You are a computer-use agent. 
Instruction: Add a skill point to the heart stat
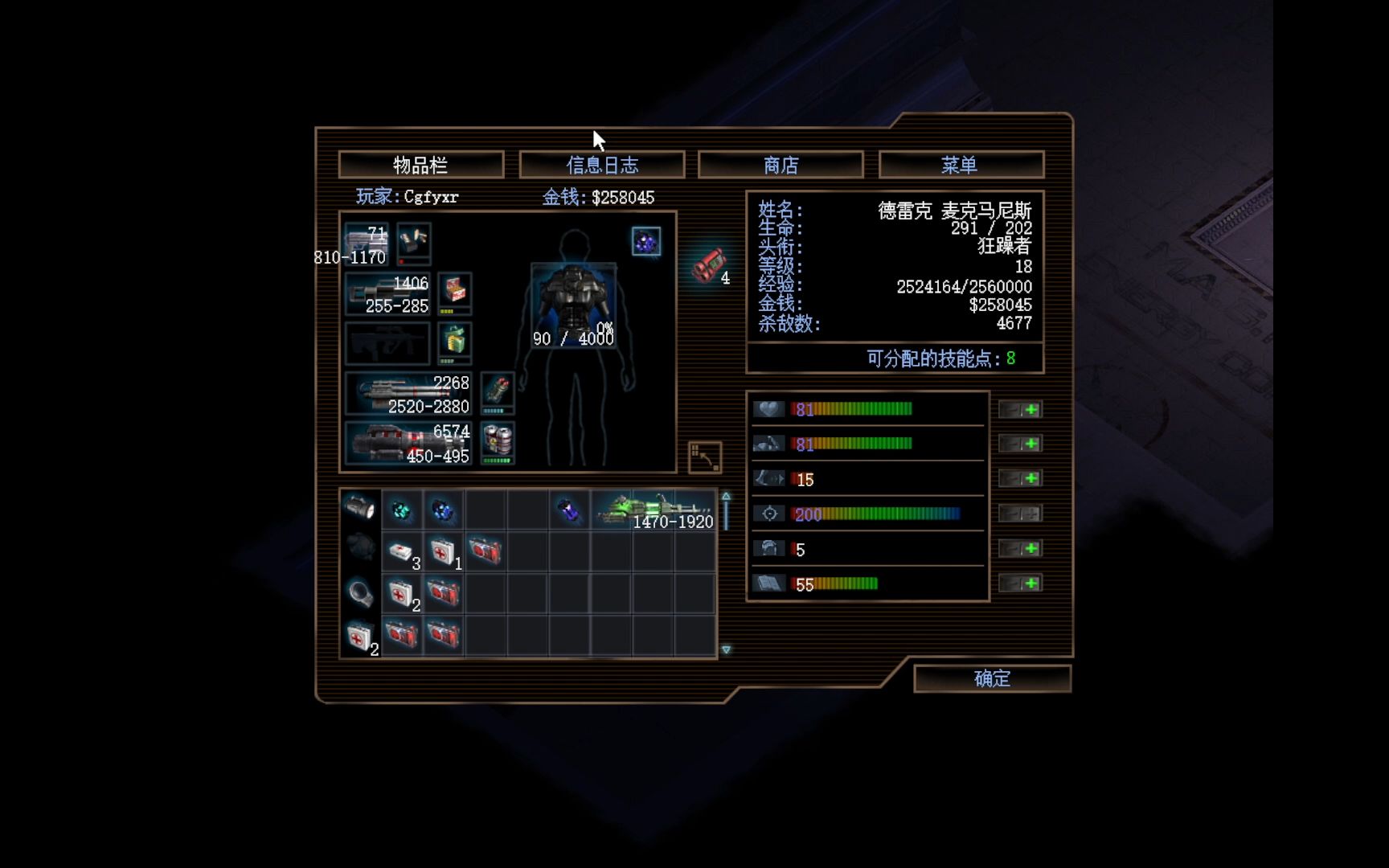(x=1031, y=410)
